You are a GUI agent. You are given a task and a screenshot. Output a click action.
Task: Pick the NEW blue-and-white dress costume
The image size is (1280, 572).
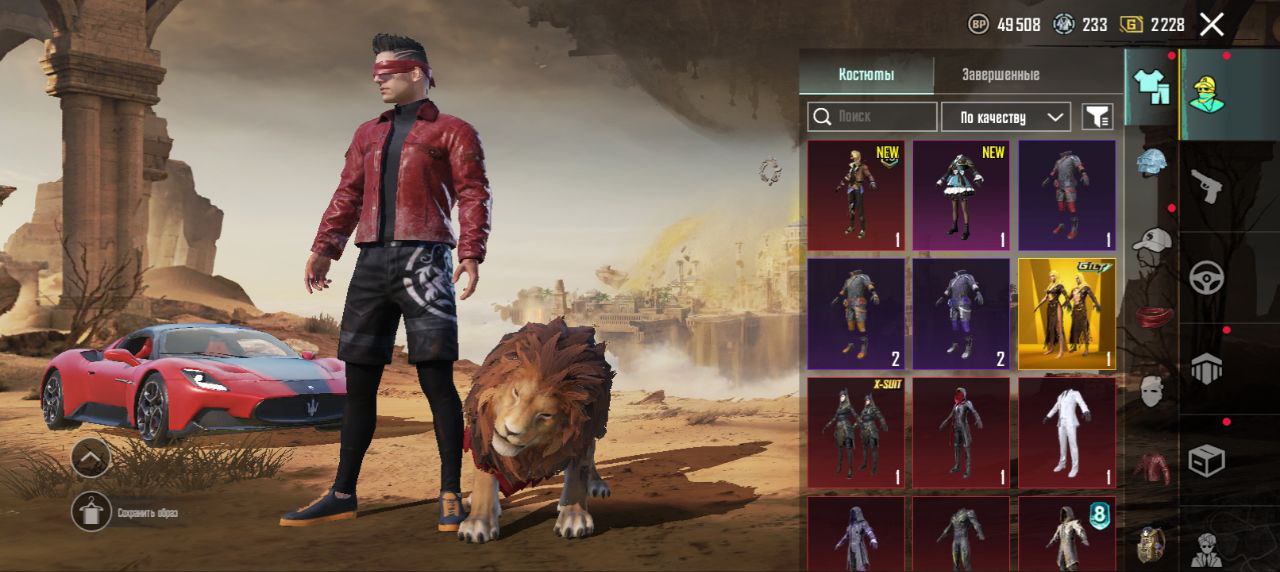(x=961, y=195)
